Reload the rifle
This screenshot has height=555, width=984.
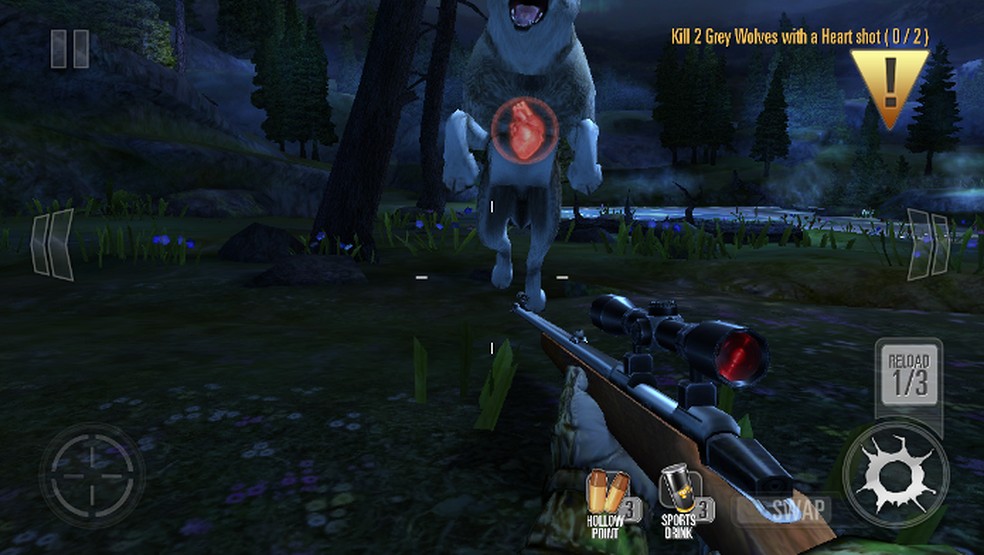click(908, 374)
